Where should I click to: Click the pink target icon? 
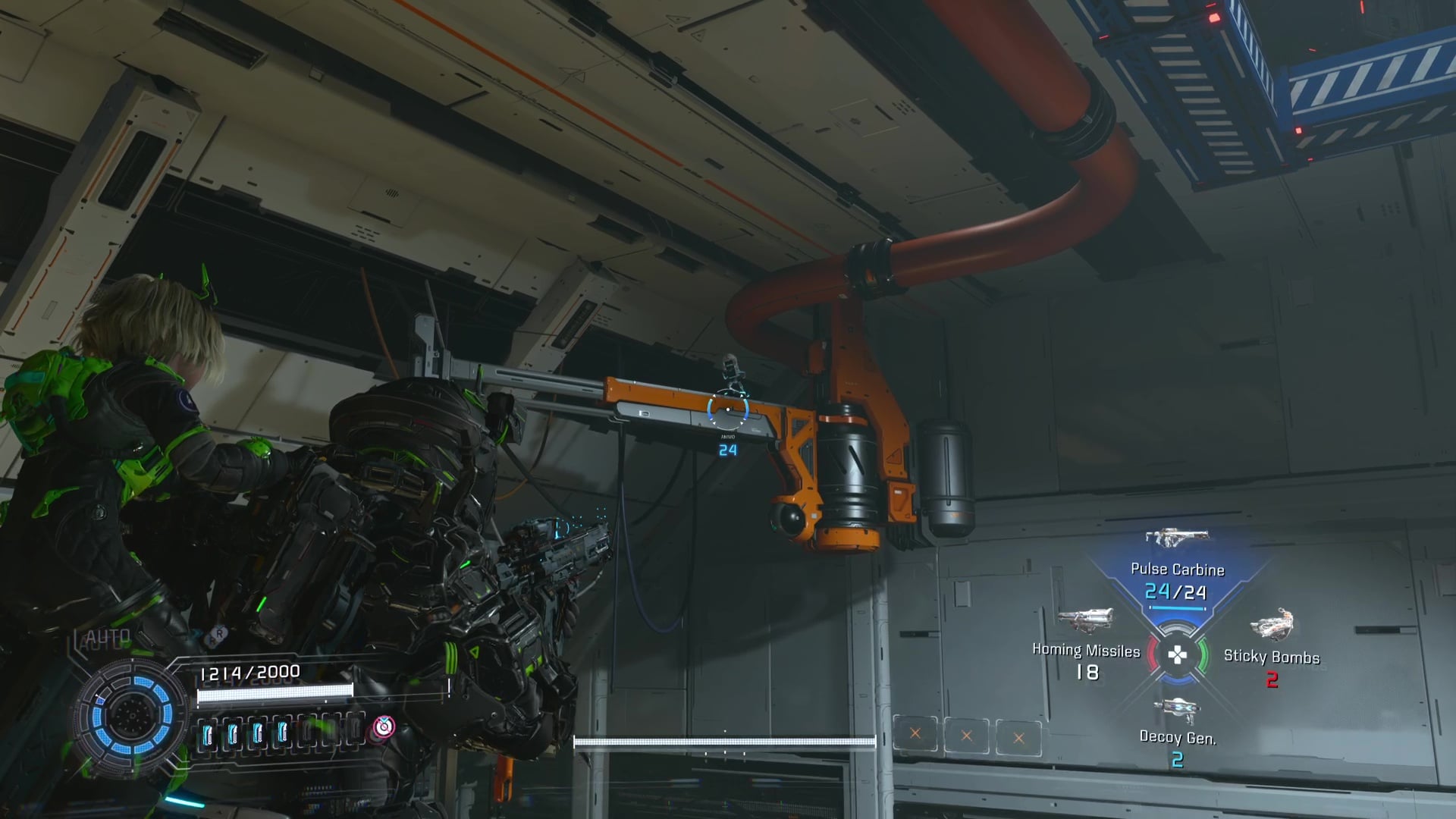point(384,727)
